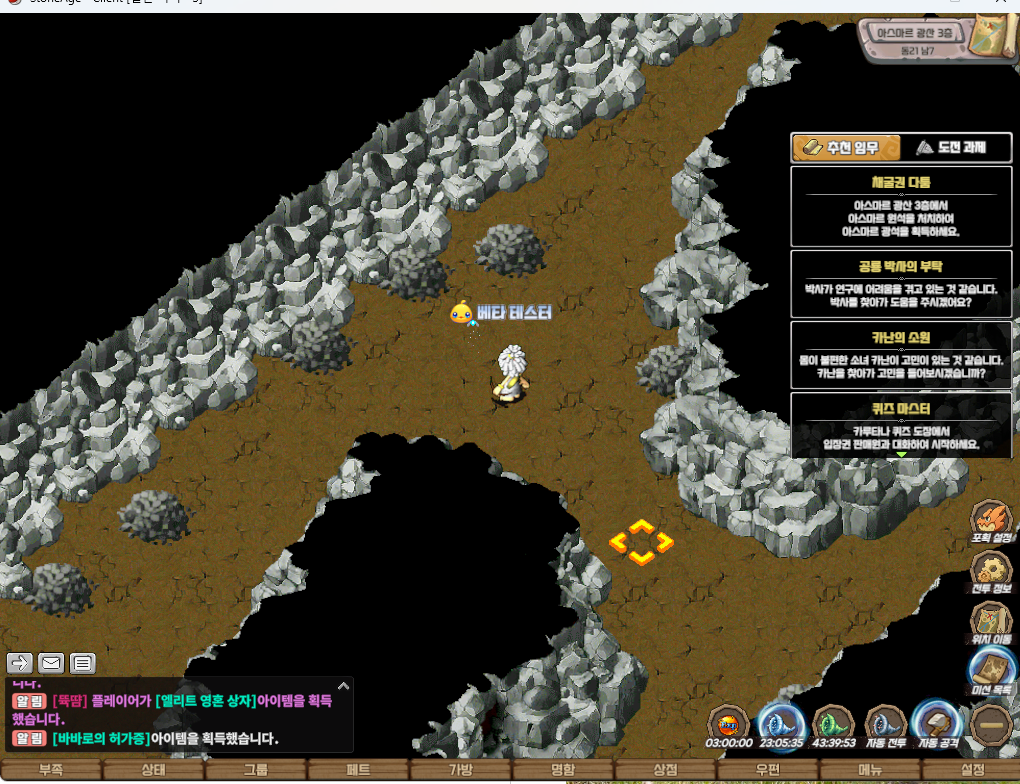Screen dimensions: 1020x784
Task: Open the 설정 settings menu
Action: pyautogui.click(x=972, y=770)
